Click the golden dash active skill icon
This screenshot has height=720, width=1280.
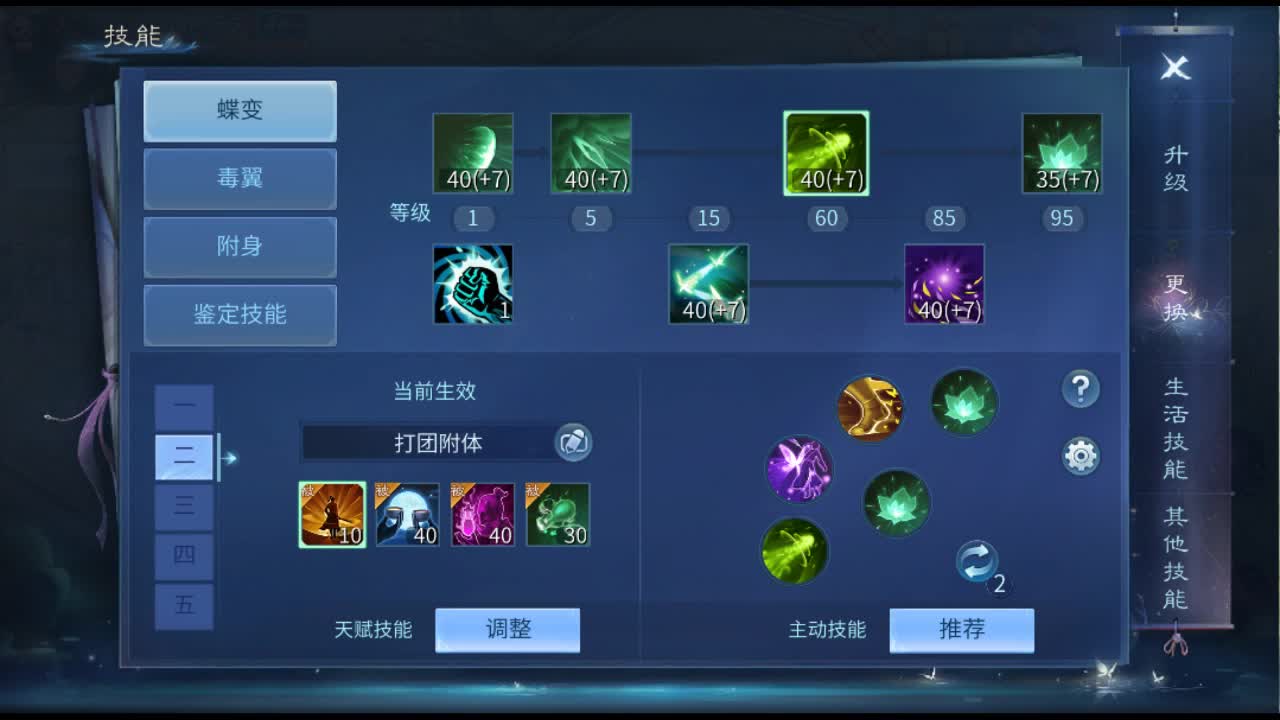point(871,405)
